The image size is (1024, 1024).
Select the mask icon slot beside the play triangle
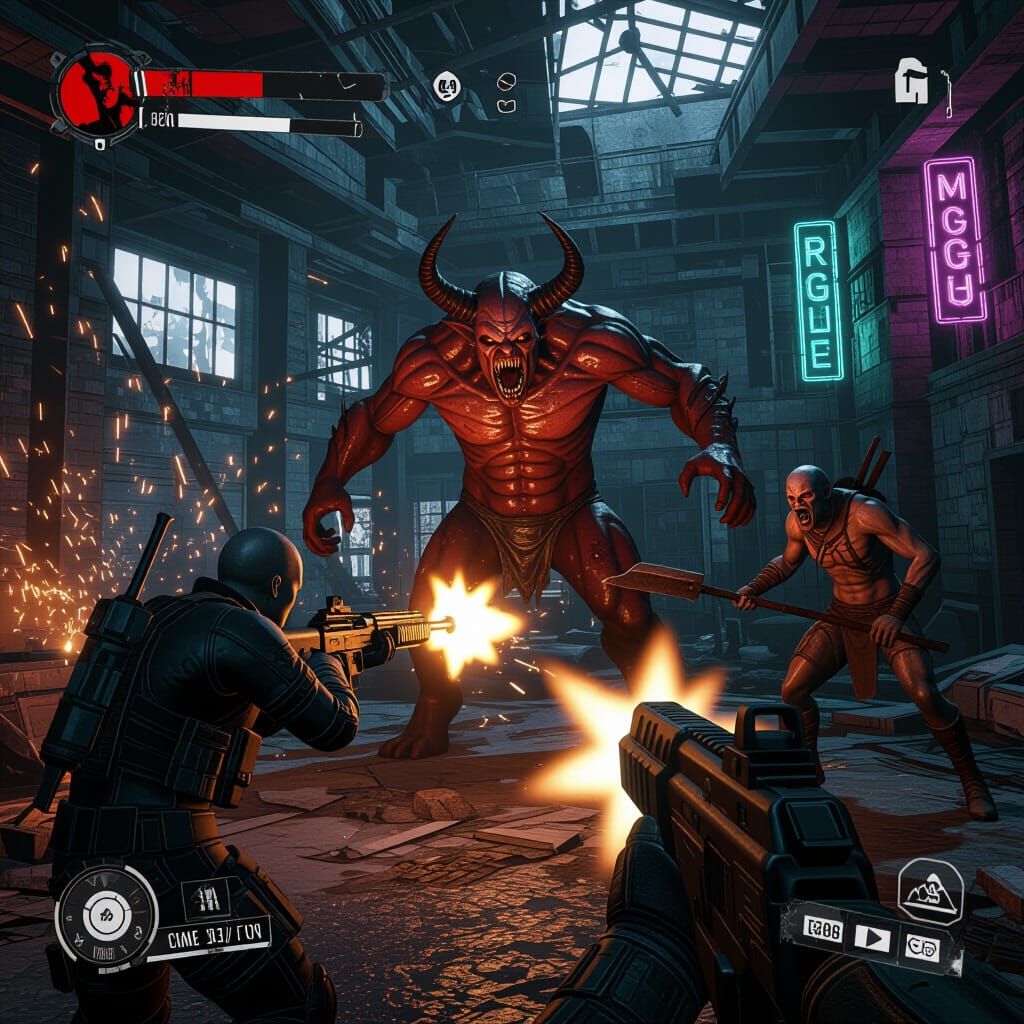(920, 942)
